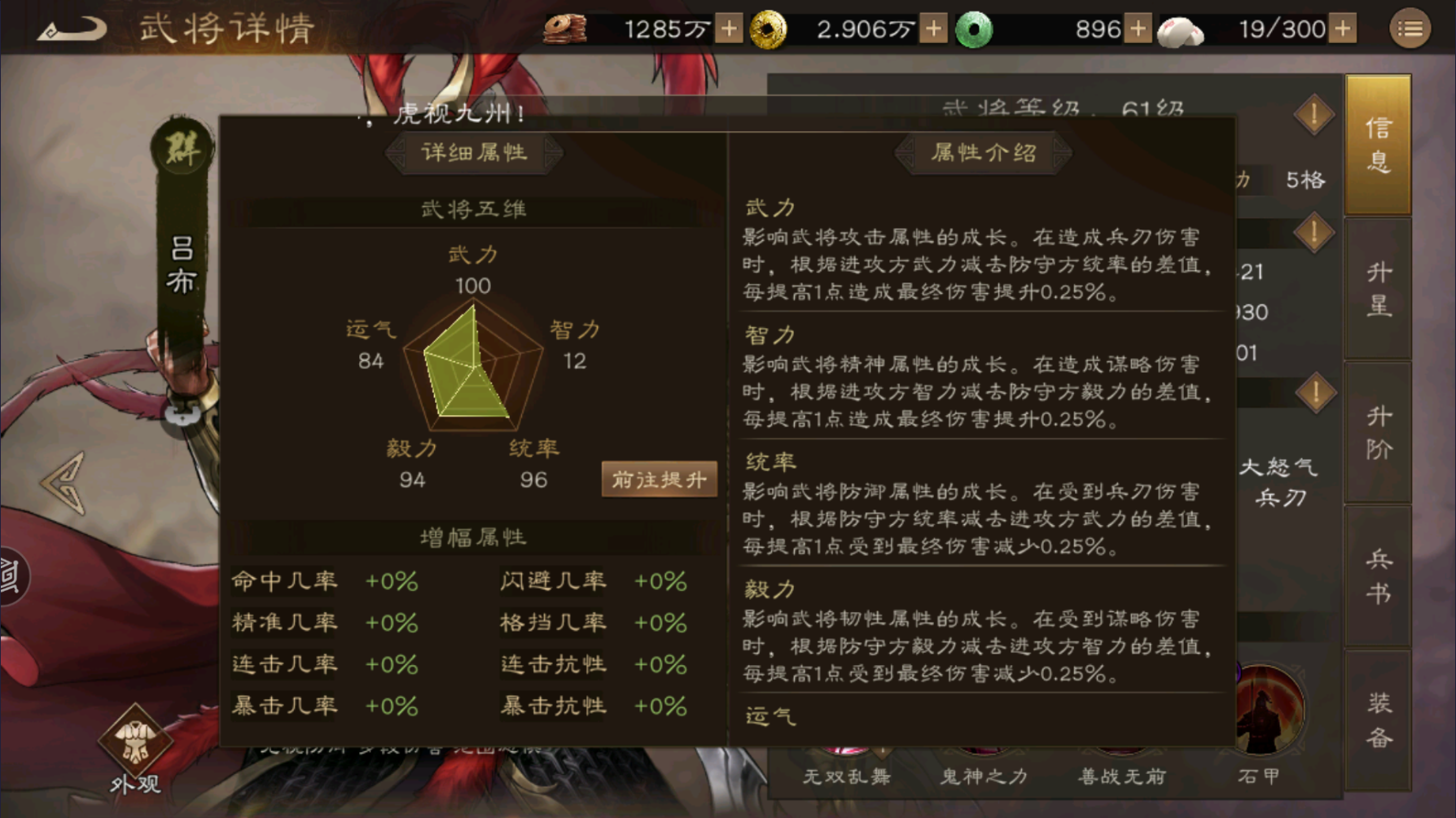
Task: Open the copper coins recharge with its plus icon
Action: 727,28
